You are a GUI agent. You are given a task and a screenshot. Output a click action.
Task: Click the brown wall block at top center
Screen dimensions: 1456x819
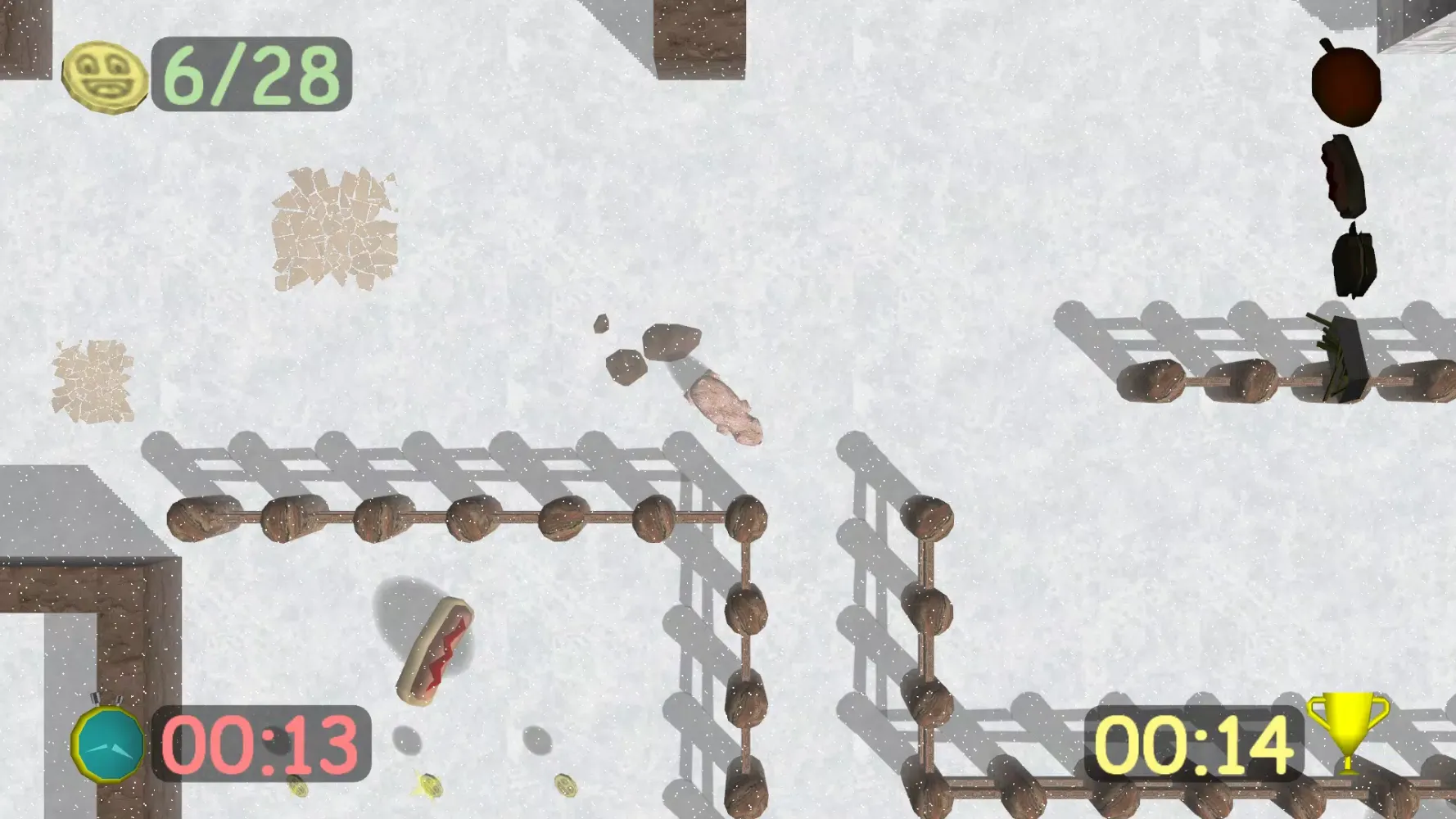pos(700,41)
